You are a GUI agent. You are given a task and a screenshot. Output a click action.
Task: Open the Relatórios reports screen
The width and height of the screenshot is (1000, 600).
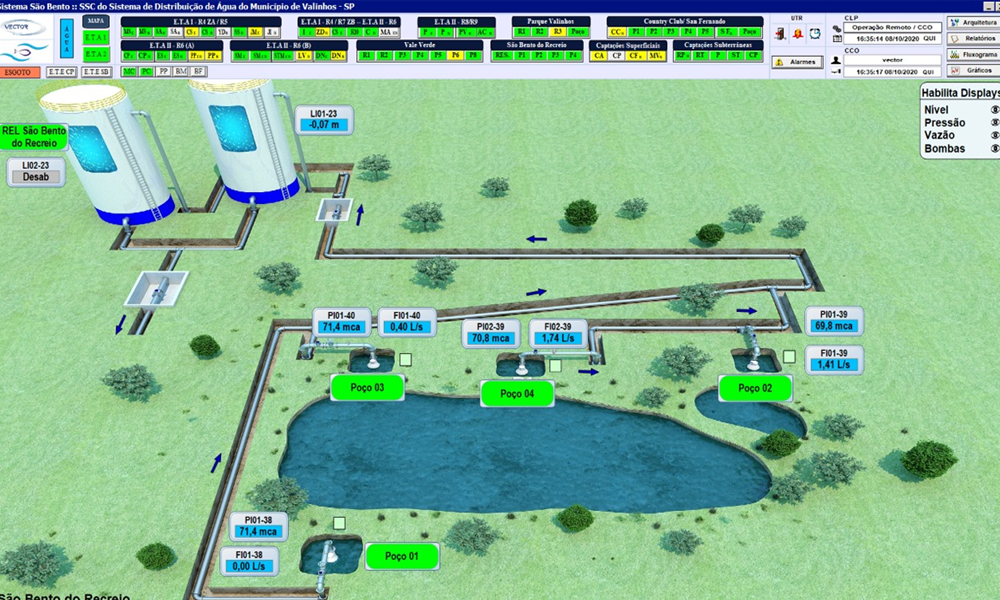click(x=972, y=38)
